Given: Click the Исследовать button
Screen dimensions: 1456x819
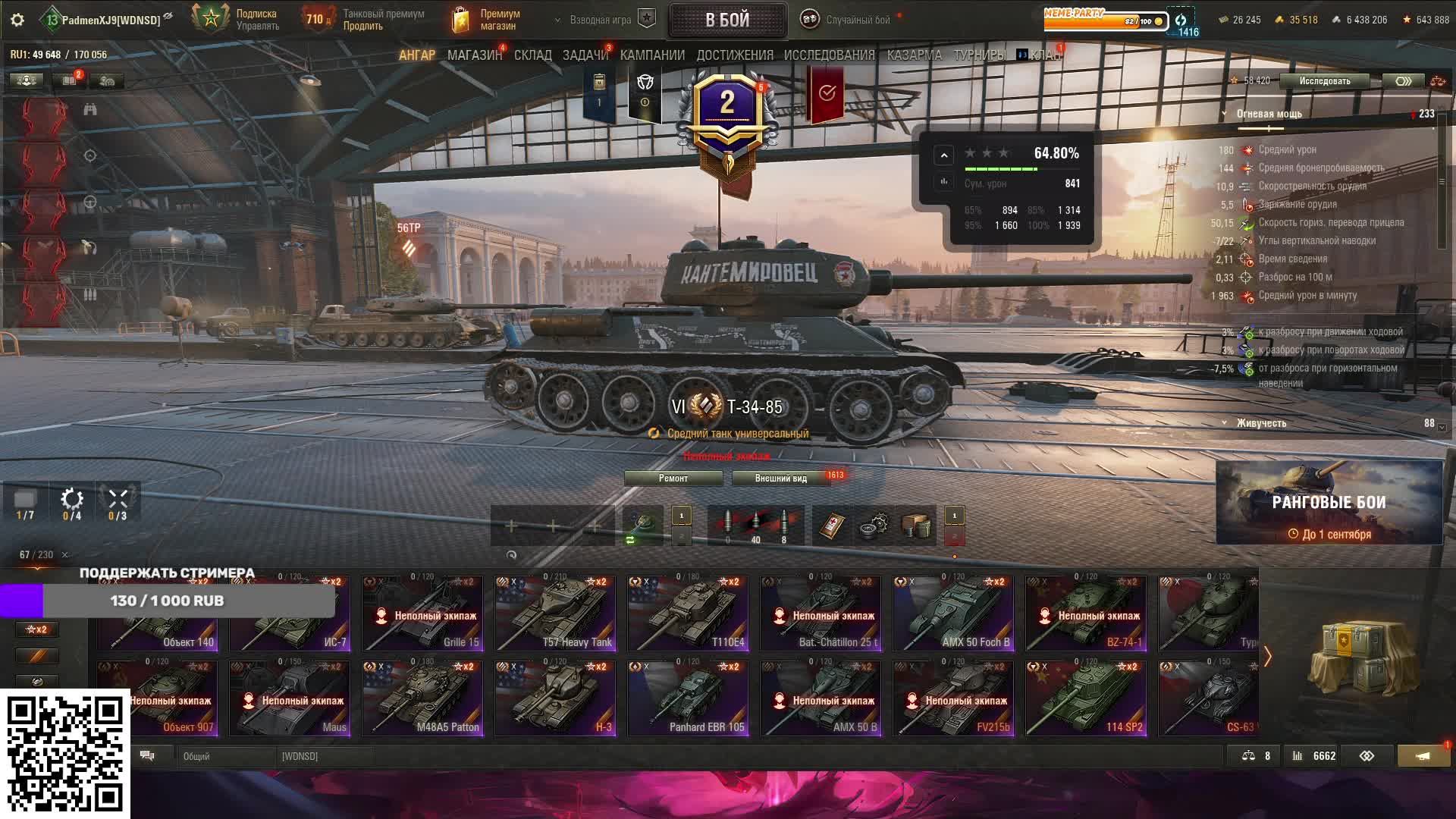Looking at the screenshot, I should [x=1324, y=81].
